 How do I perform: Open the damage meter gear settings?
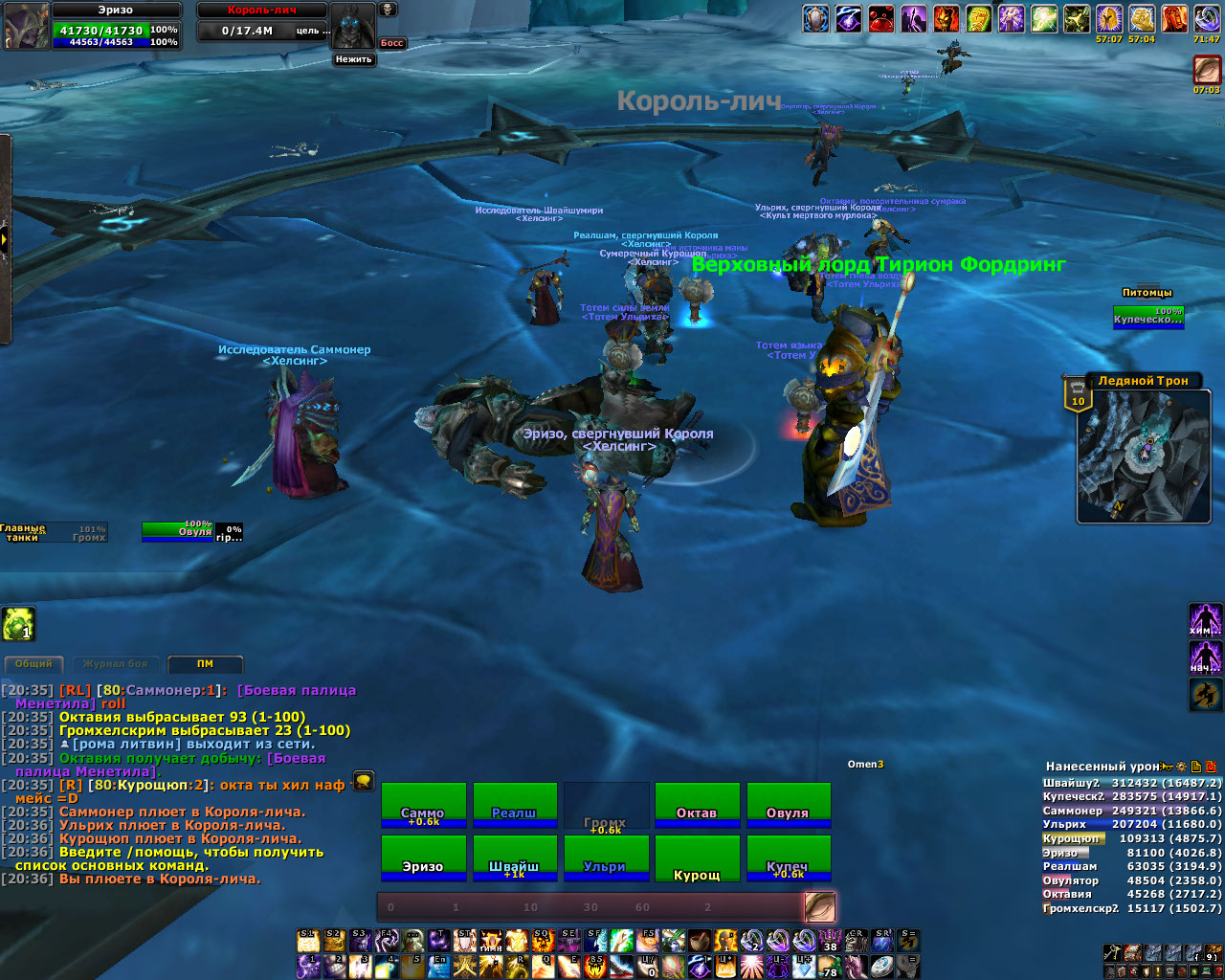coord(1183,767)
